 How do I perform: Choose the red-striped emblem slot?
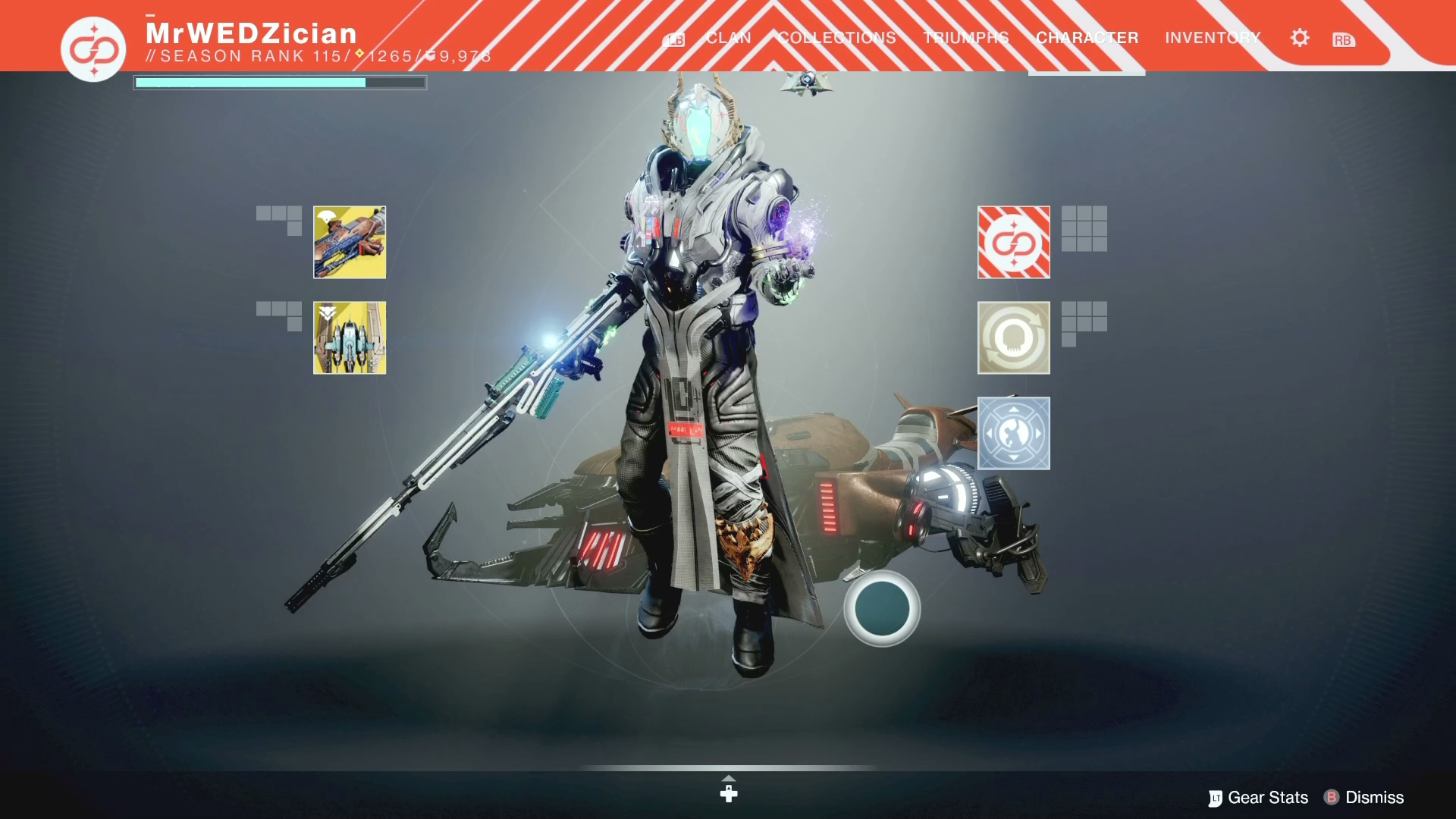(x=1013, y=243)
